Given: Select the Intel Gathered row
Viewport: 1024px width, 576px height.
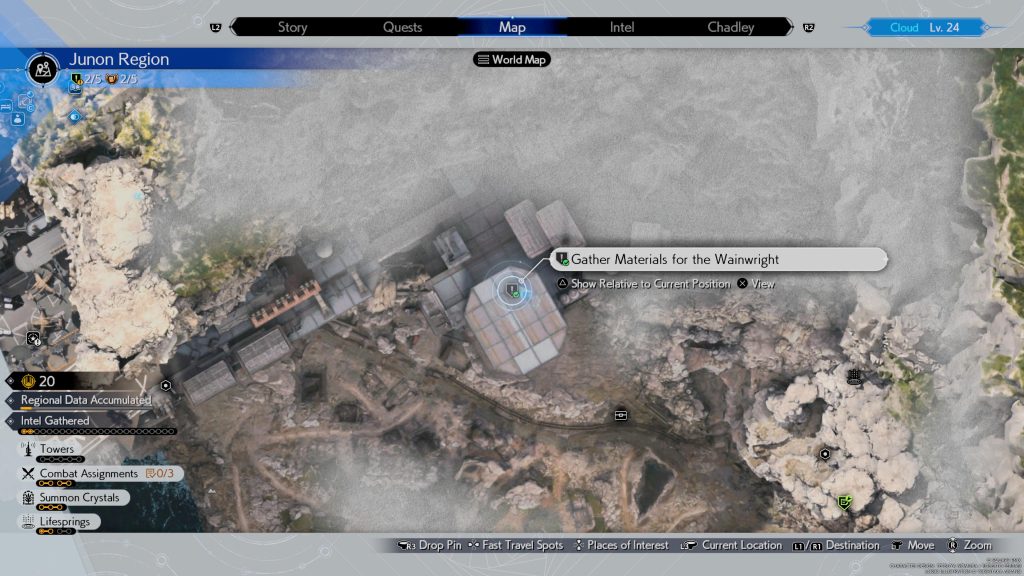Looking at the screenshot, I should (x=65, y=421).
